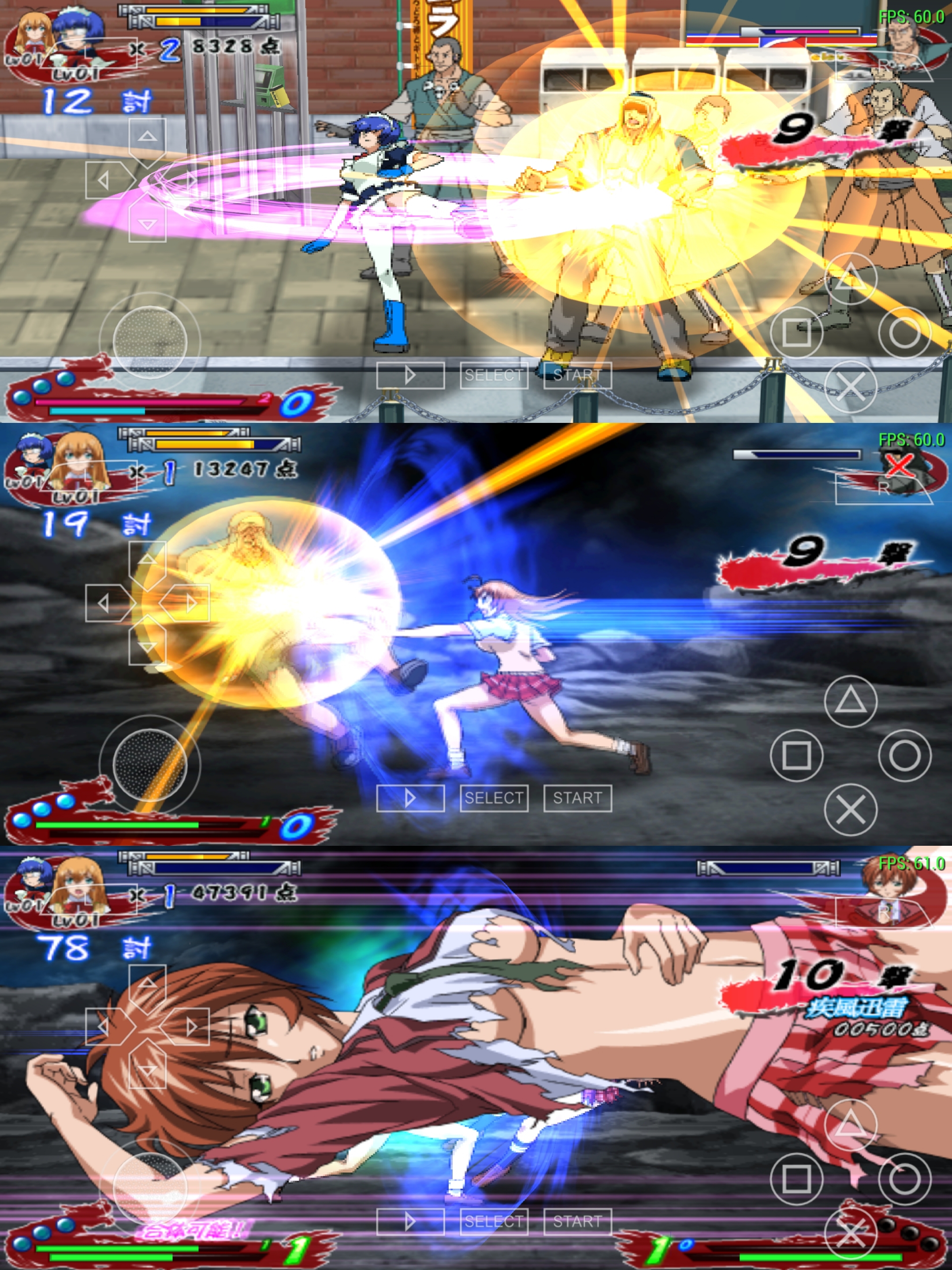Screen dimensions: 952x1270
Task: Tap the square button in the 47391-point screenshot
Action: tap(796, 1179)
